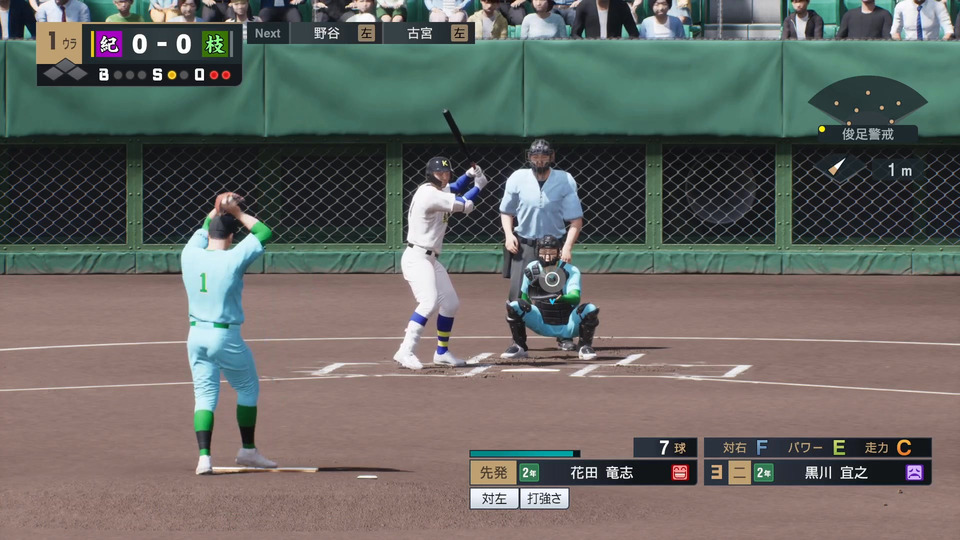The image size is (960, 540).
Task: Select pitcher 花田 竜志 name panel
Action: (601, 473)
